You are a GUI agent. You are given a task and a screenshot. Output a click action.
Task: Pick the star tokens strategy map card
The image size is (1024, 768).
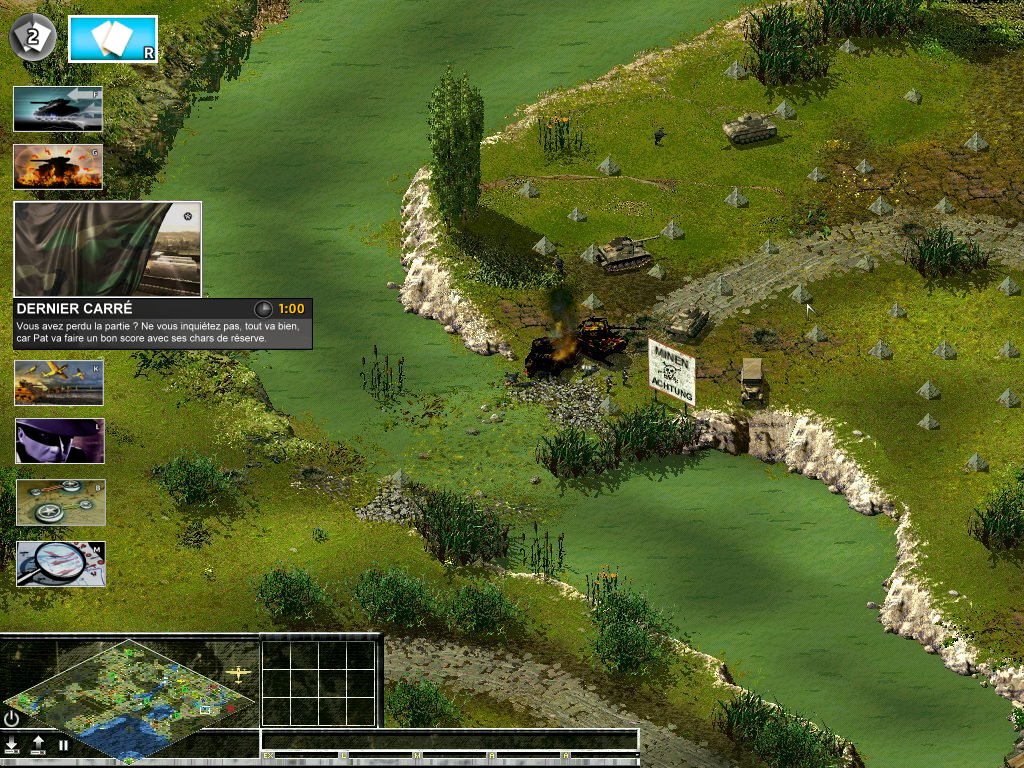point(60,502)
